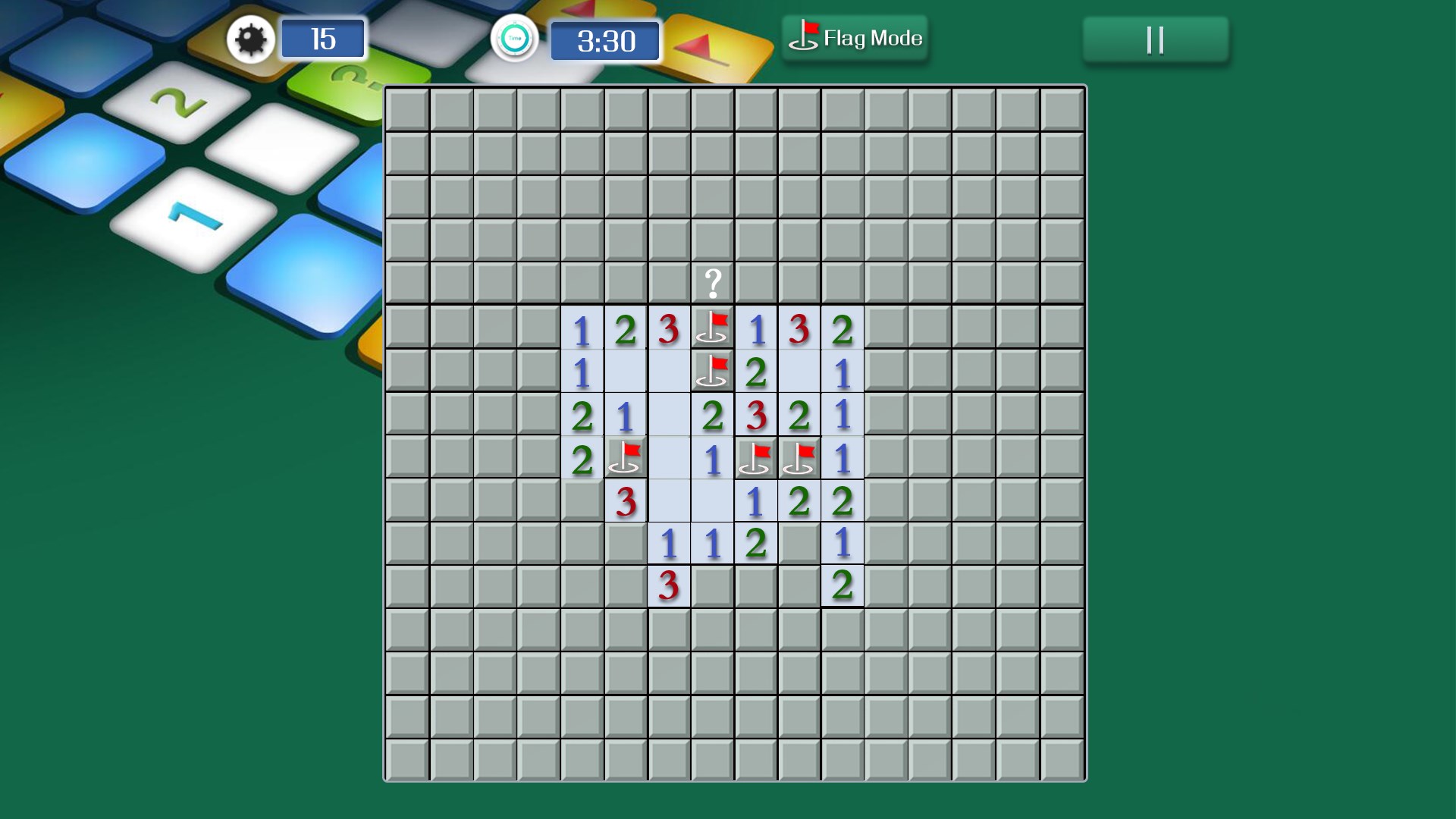
Task: Click the leftmost flag beside the green 2
Action: [x=626, y=457]
